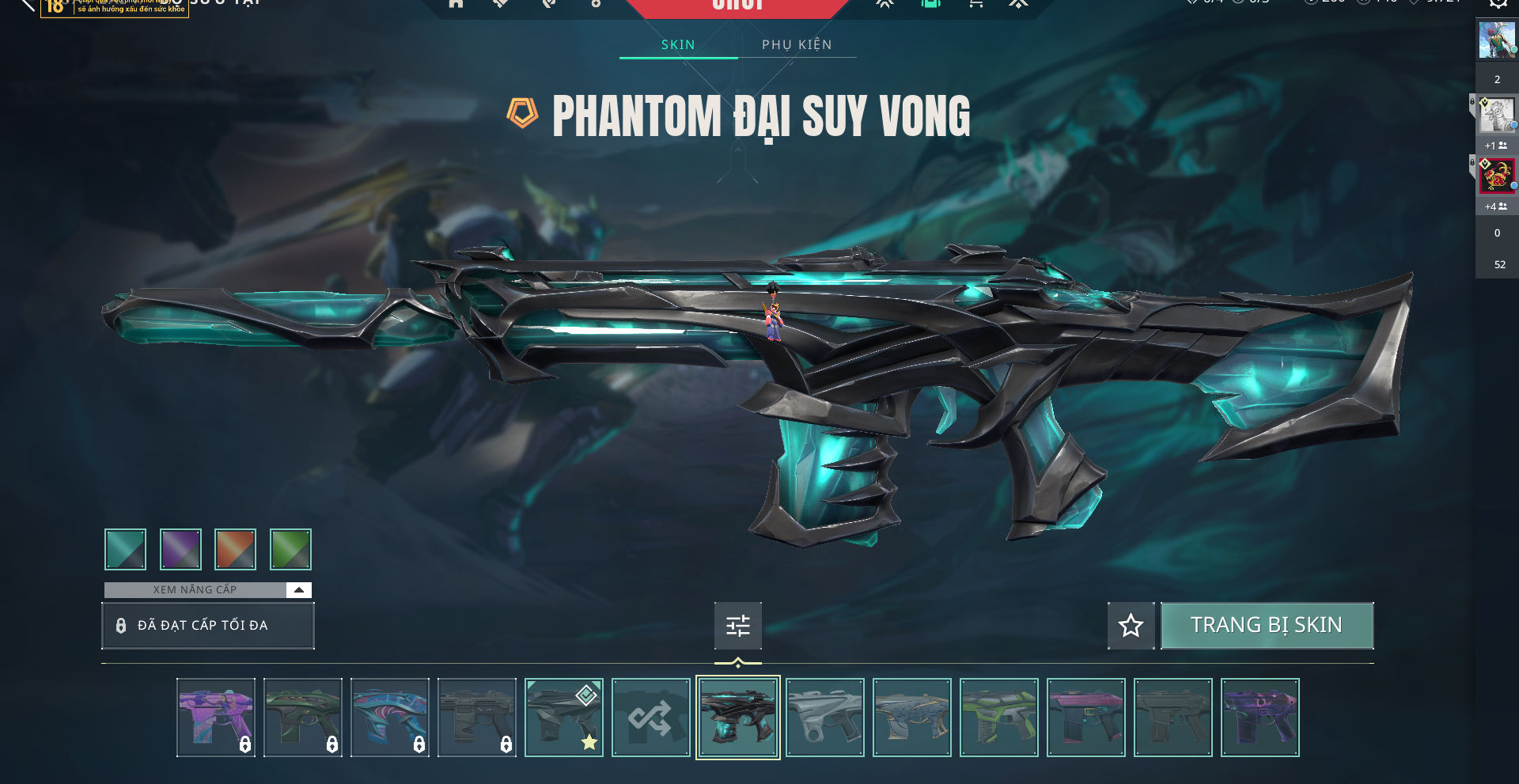Open the filter sliders button

737,626
